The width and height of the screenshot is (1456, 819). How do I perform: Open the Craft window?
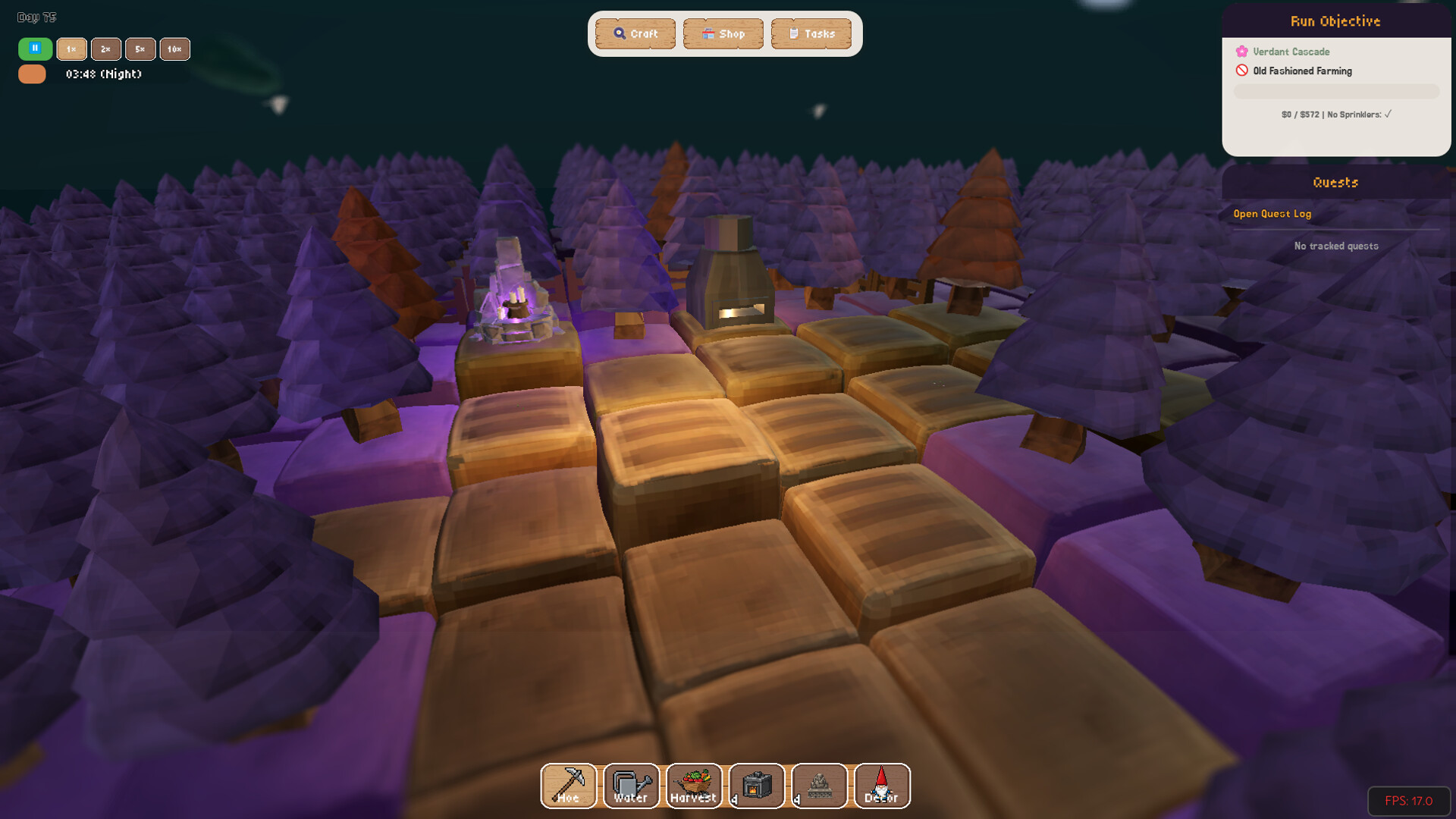635,33
